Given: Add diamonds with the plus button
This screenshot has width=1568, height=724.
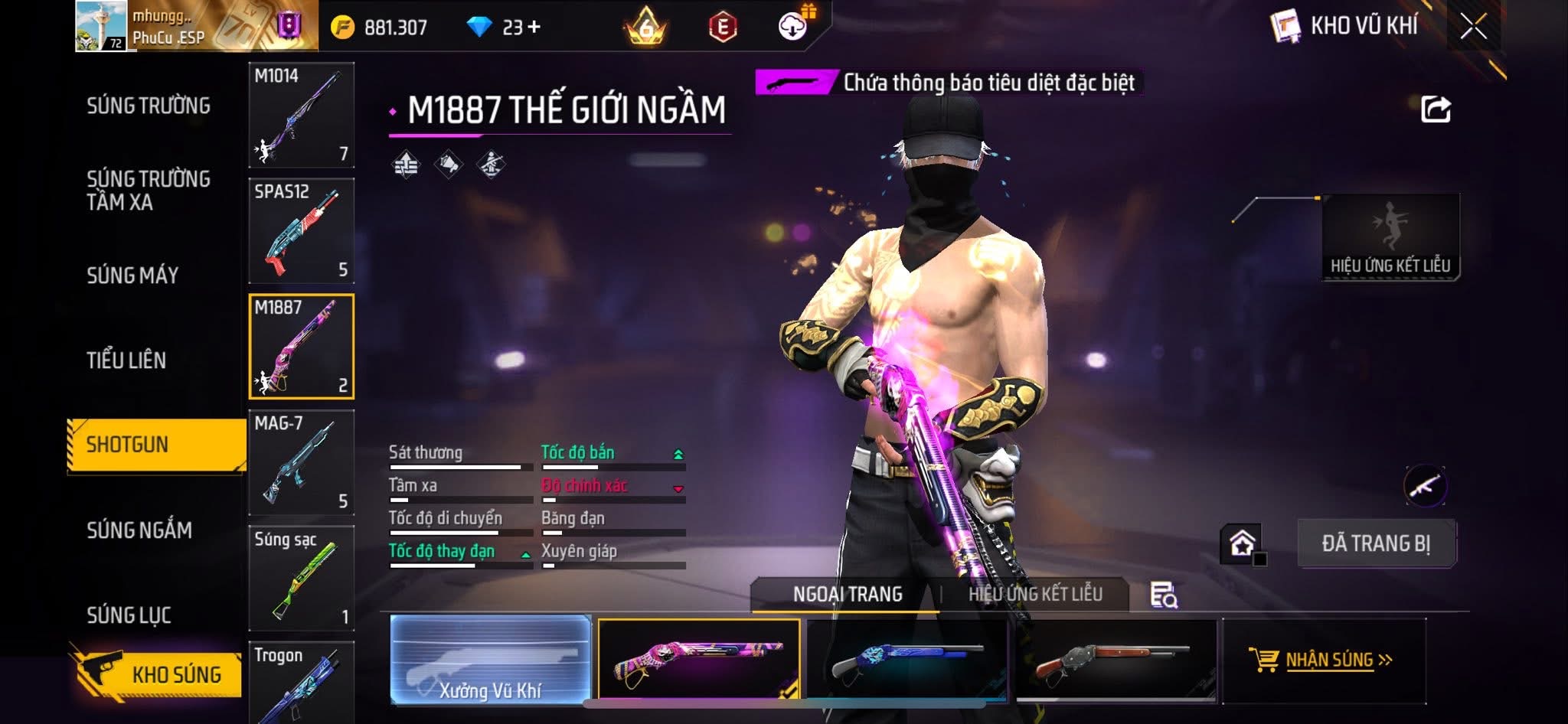Looking at the screenshot, I should pyautogui.click(x=534, y=28).
